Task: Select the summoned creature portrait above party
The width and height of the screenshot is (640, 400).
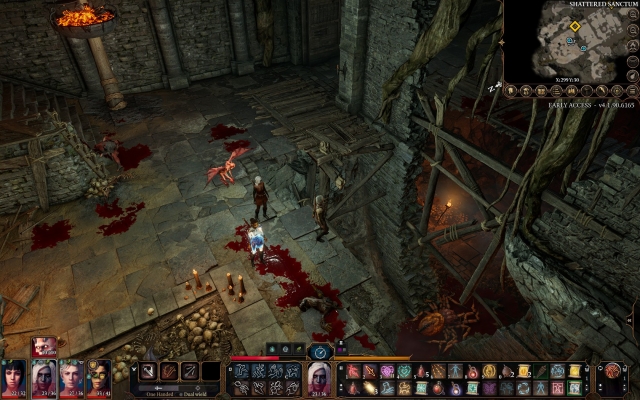Action: coord(45,347)
